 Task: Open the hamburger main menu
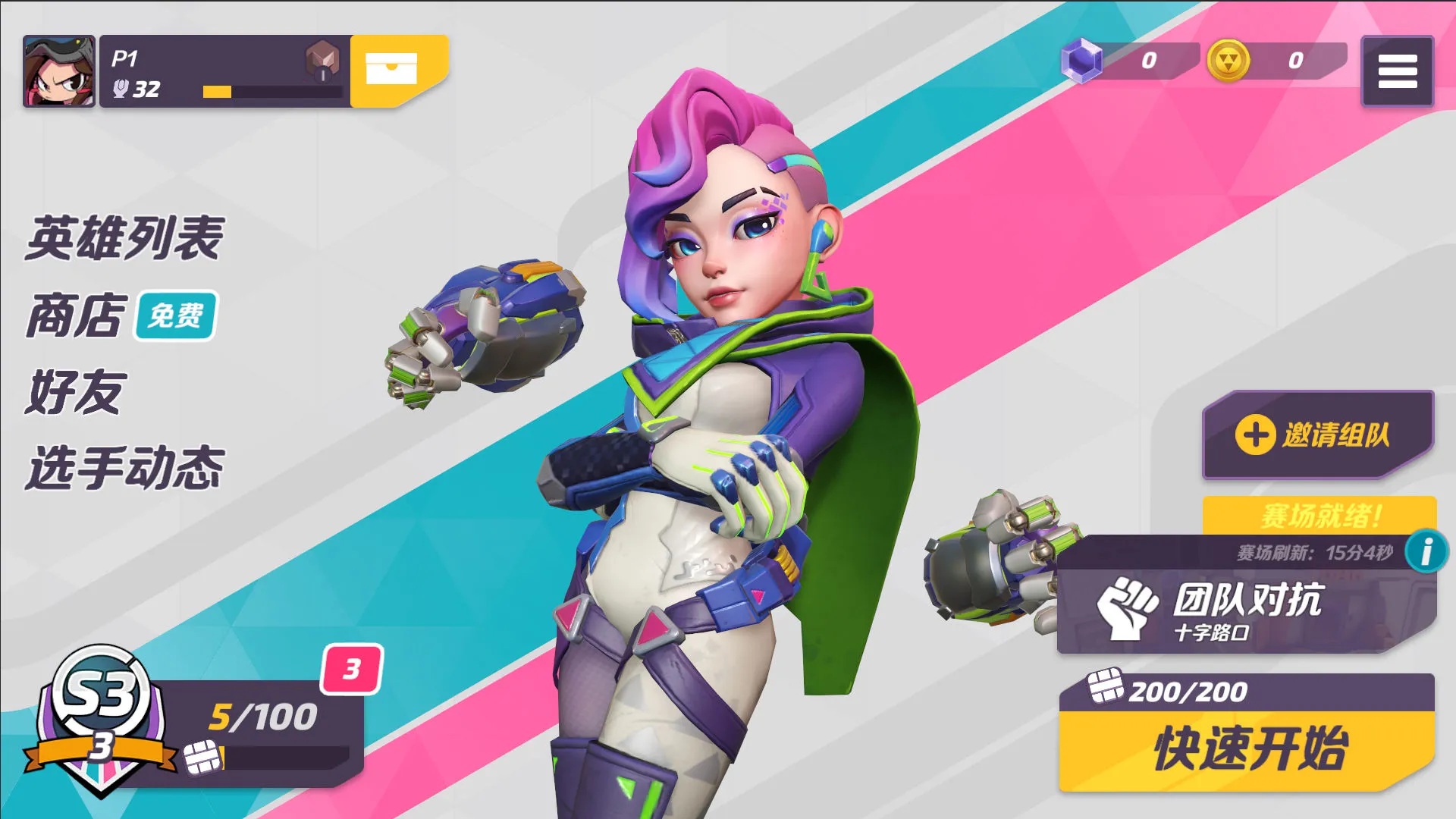click(1397, 71)
